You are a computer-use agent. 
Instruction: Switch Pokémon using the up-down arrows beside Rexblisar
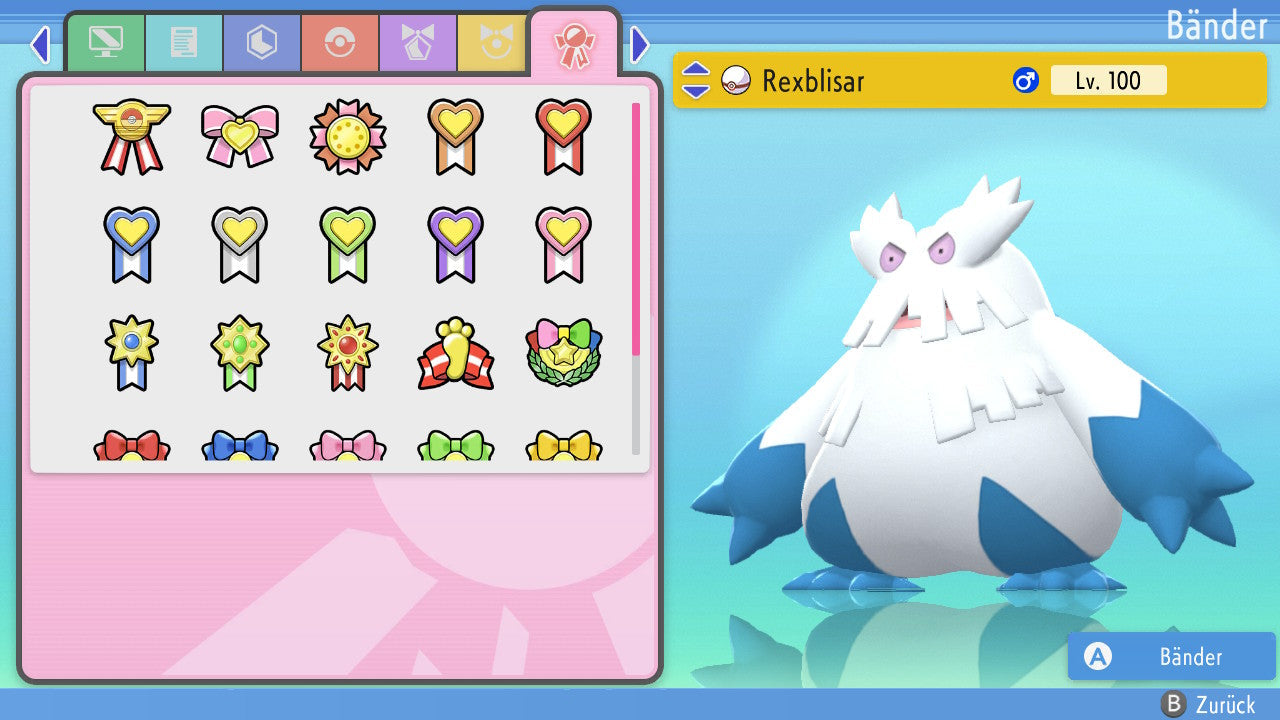click(696, 80)
